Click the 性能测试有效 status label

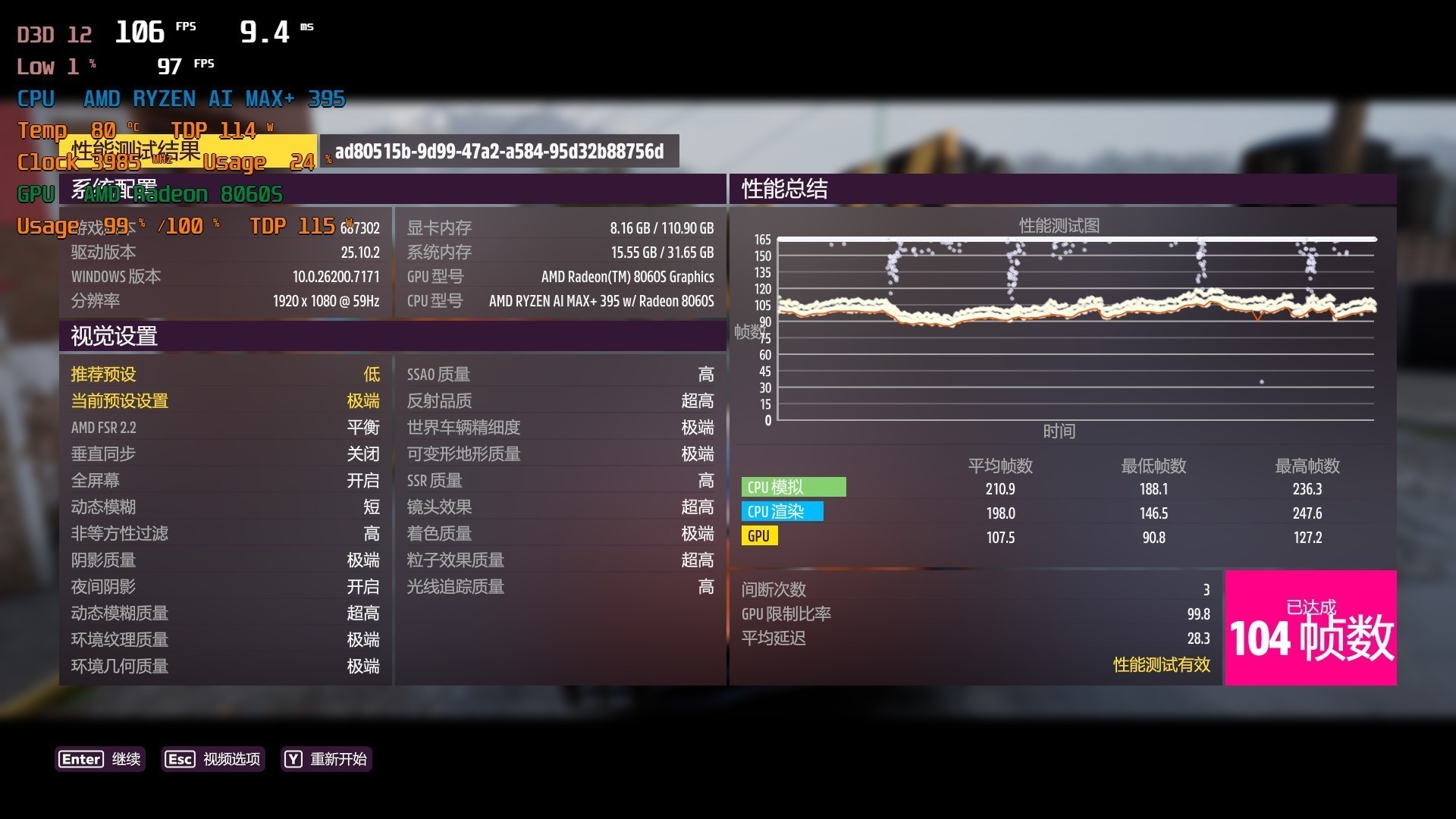pos(1159,665)
